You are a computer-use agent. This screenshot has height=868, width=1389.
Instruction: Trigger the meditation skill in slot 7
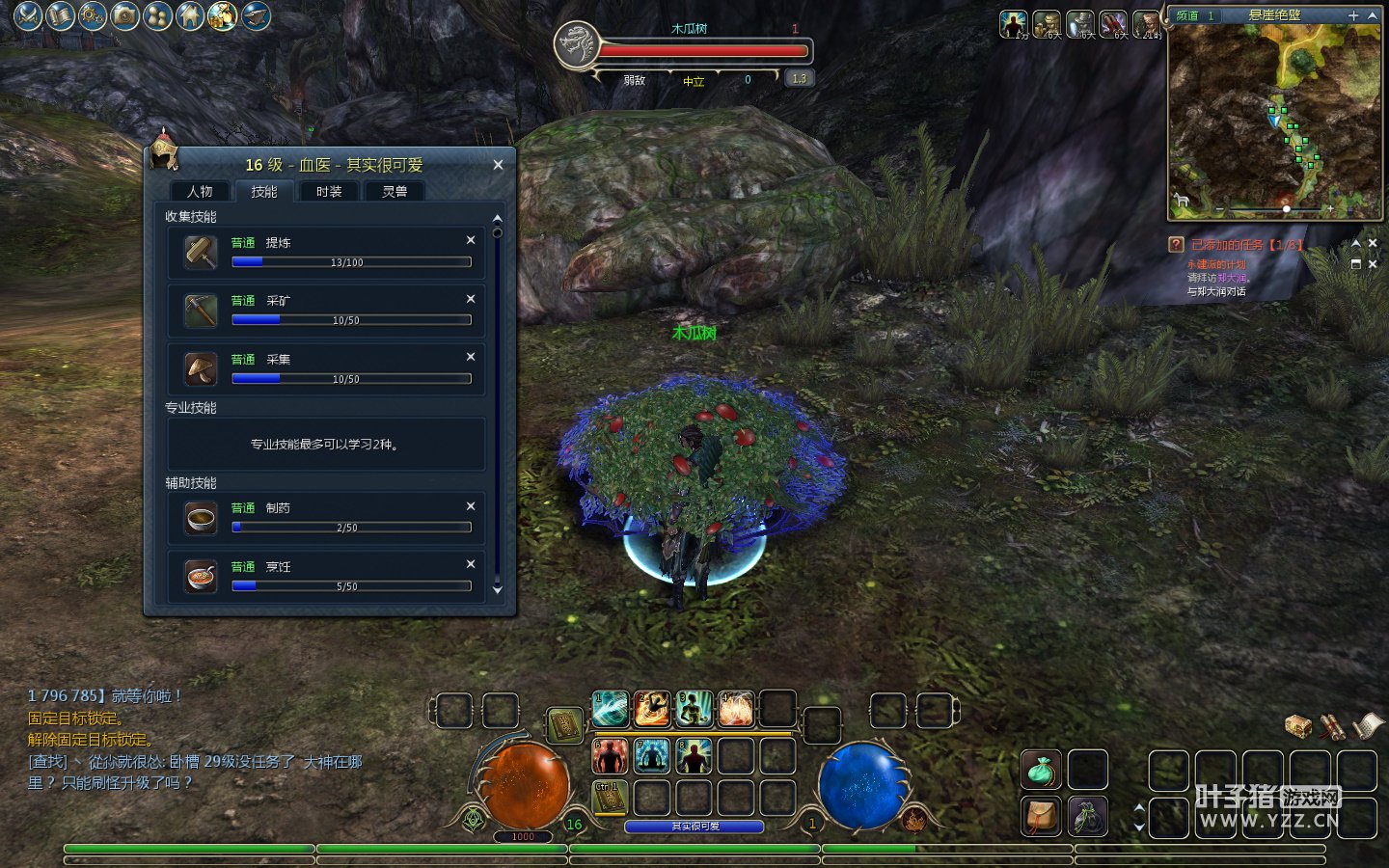pos(652,755)
